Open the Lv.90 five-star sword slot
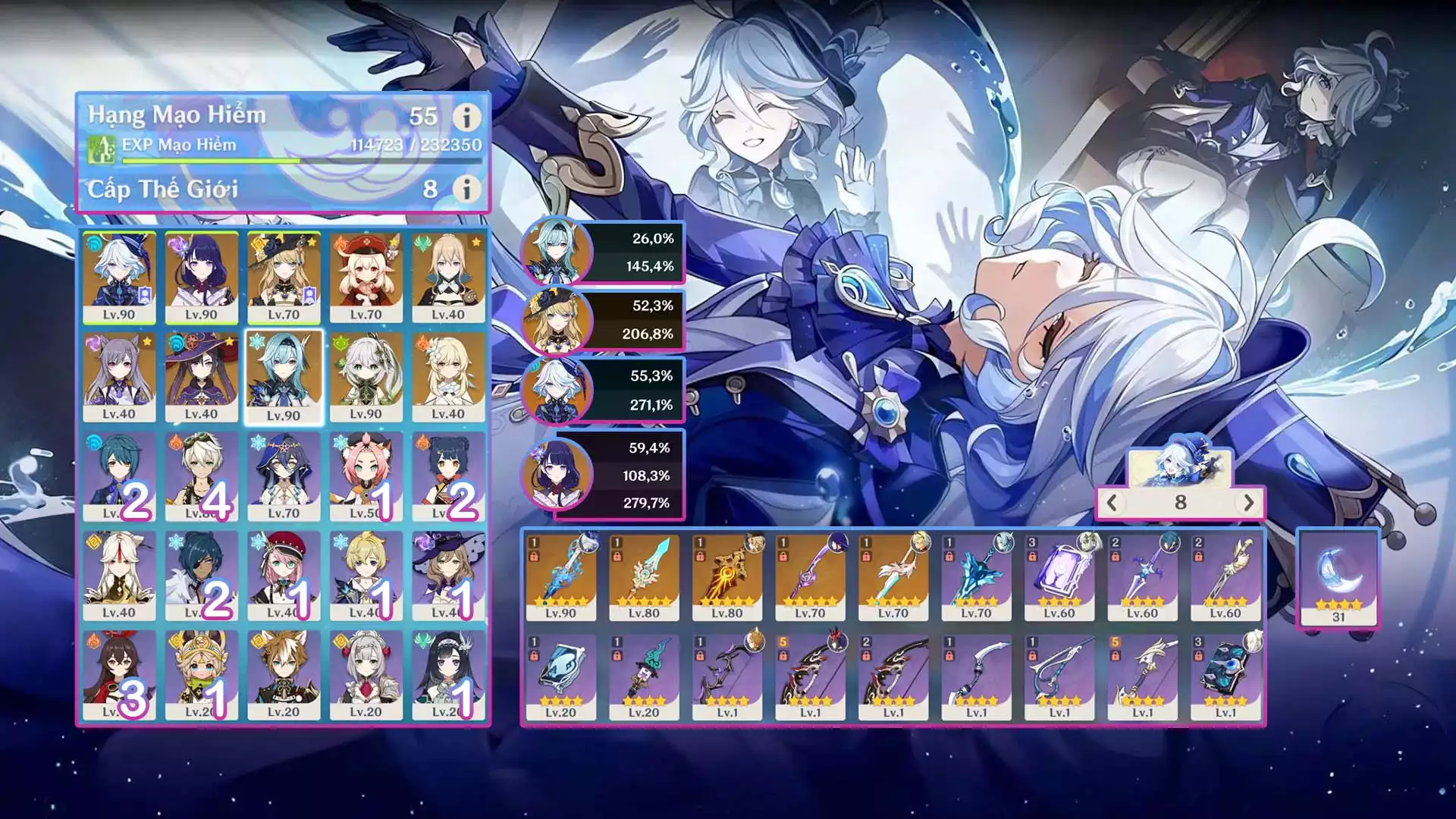The width and height of the screenshot is (1456, 819). tap(560, 577)
